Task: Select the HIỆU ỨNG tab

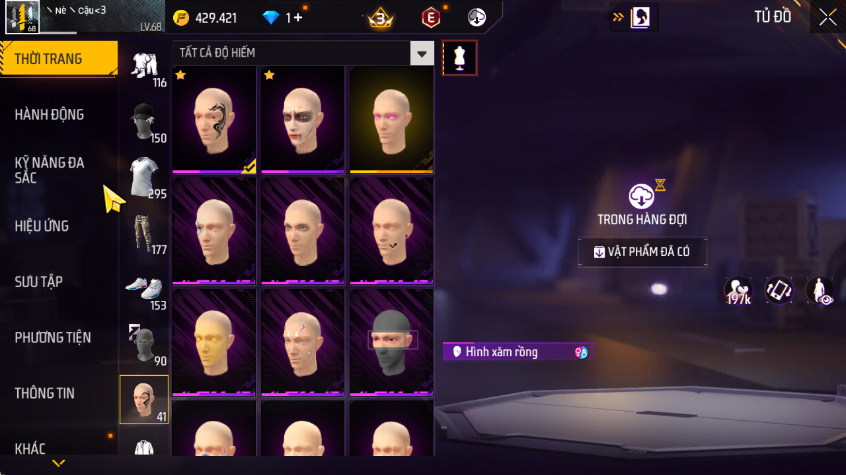Action: 42,226
